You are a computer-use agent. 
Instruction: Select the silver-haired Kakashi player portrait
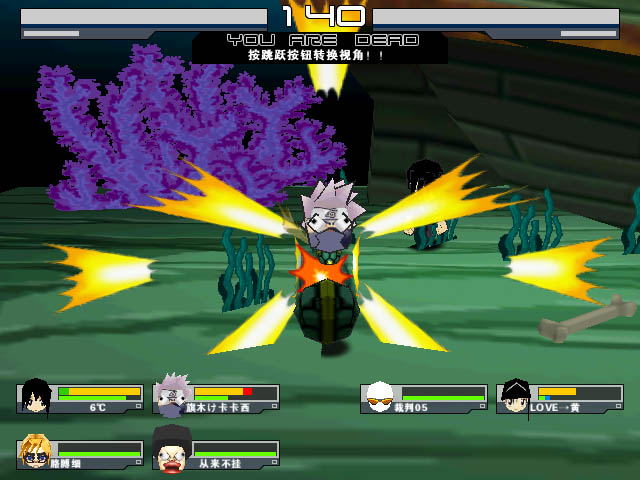point(172,396)
